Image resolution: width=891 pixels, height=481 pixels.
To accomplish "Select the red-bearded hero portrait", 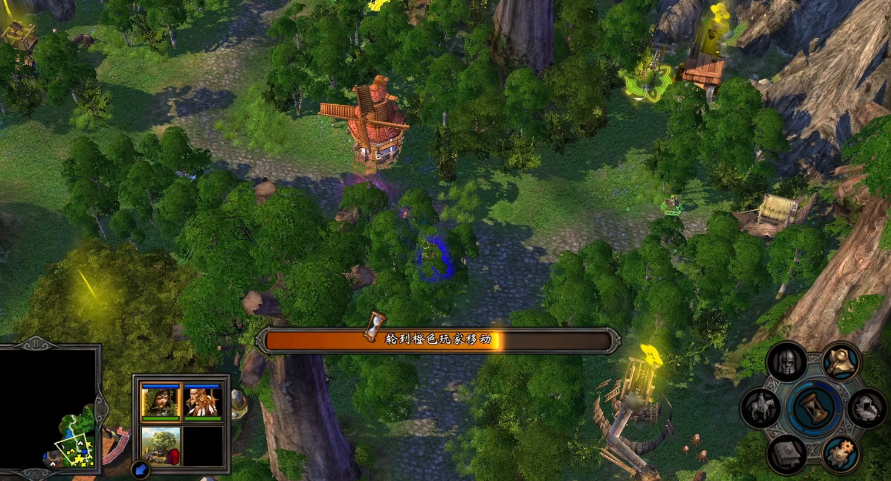I will pyautogui.click(x=203, y=401).
